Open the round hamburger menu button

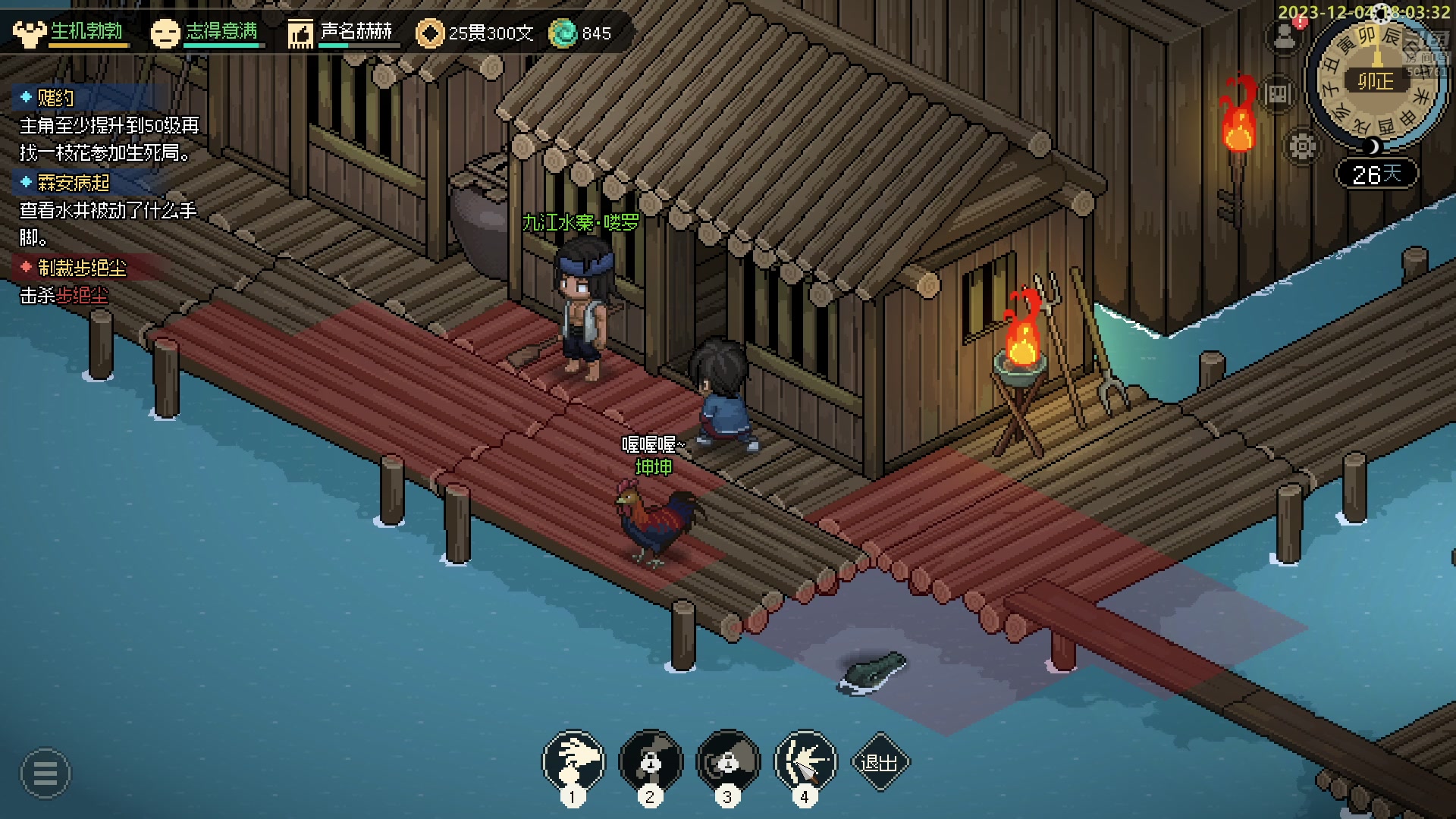tap(45, 773)
